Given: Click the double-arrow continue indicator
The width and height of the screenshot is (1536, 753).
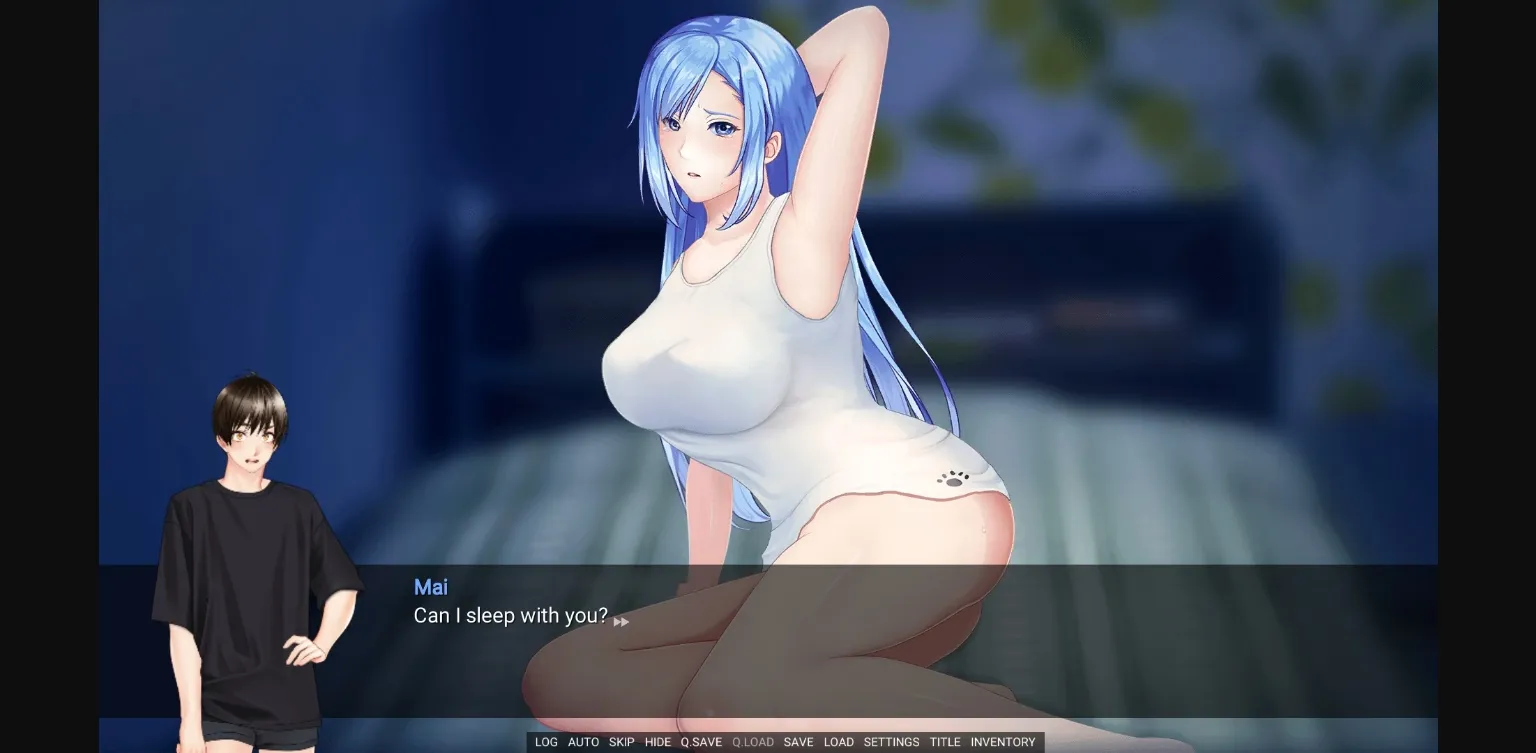Looking at the screenshot, I should pos(621,620).
